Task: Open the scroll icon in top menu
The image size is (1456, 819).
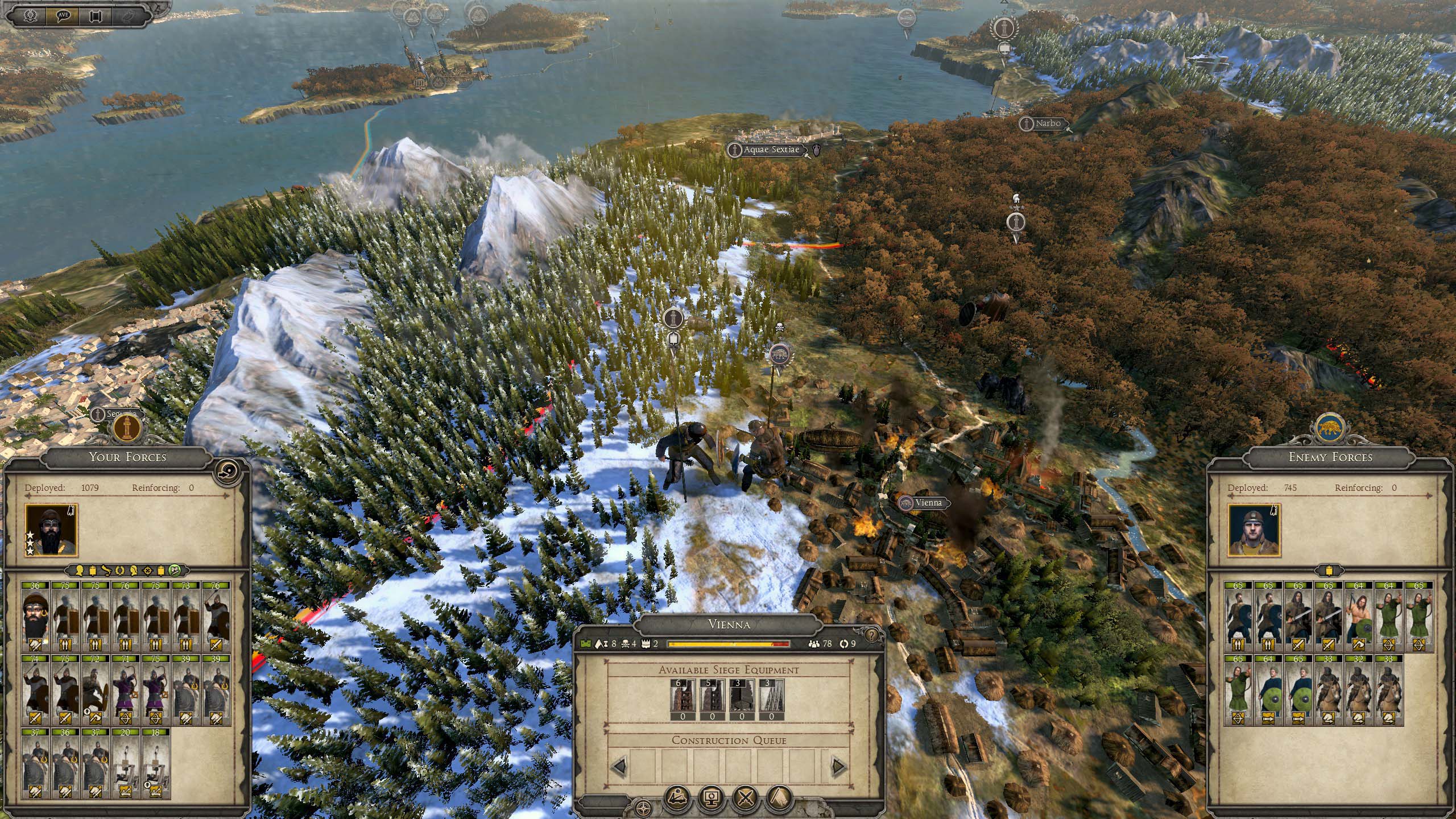Action: click(x=96, y=15)
